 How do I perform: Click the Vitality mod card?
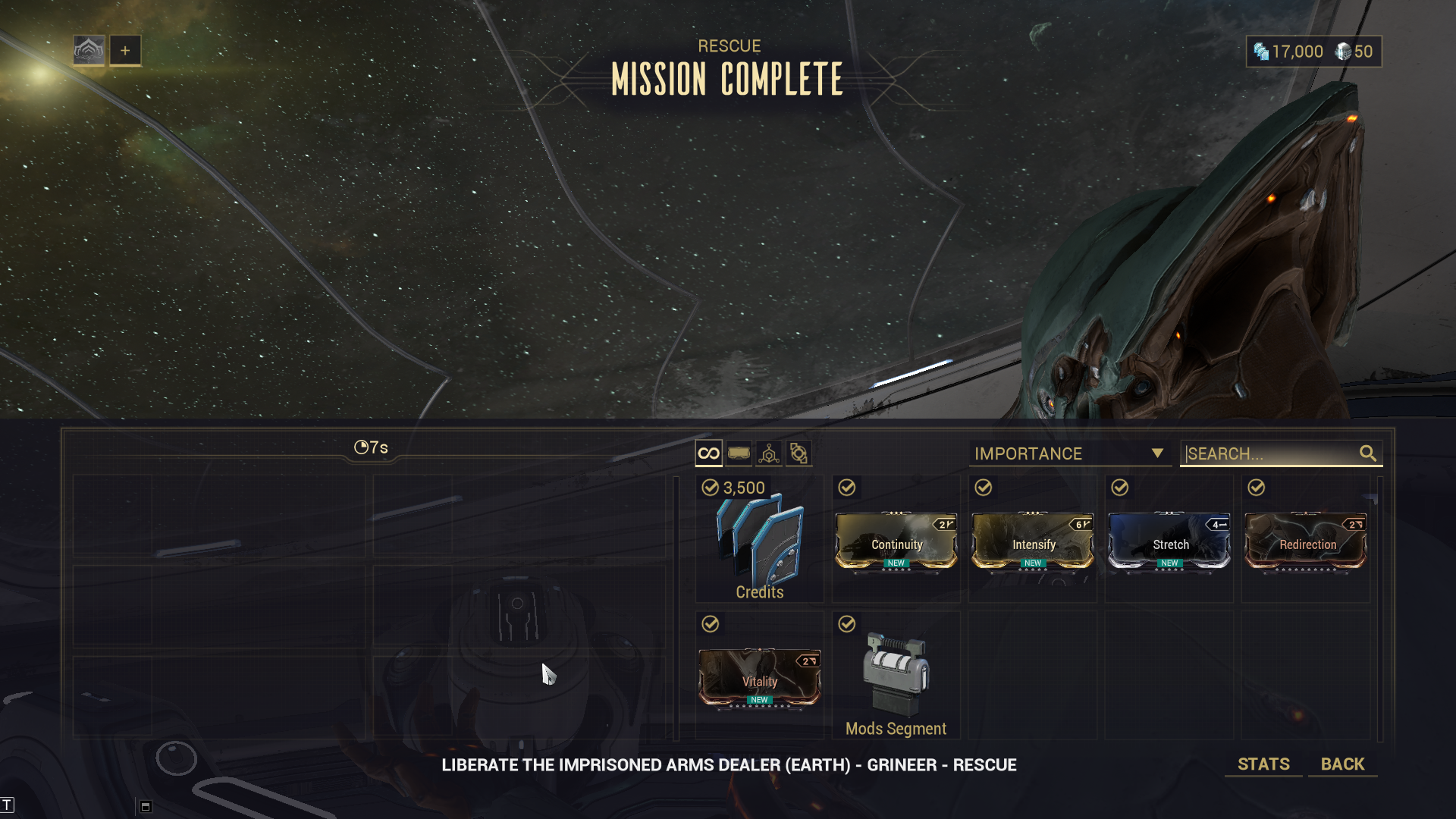pos(759,678)
